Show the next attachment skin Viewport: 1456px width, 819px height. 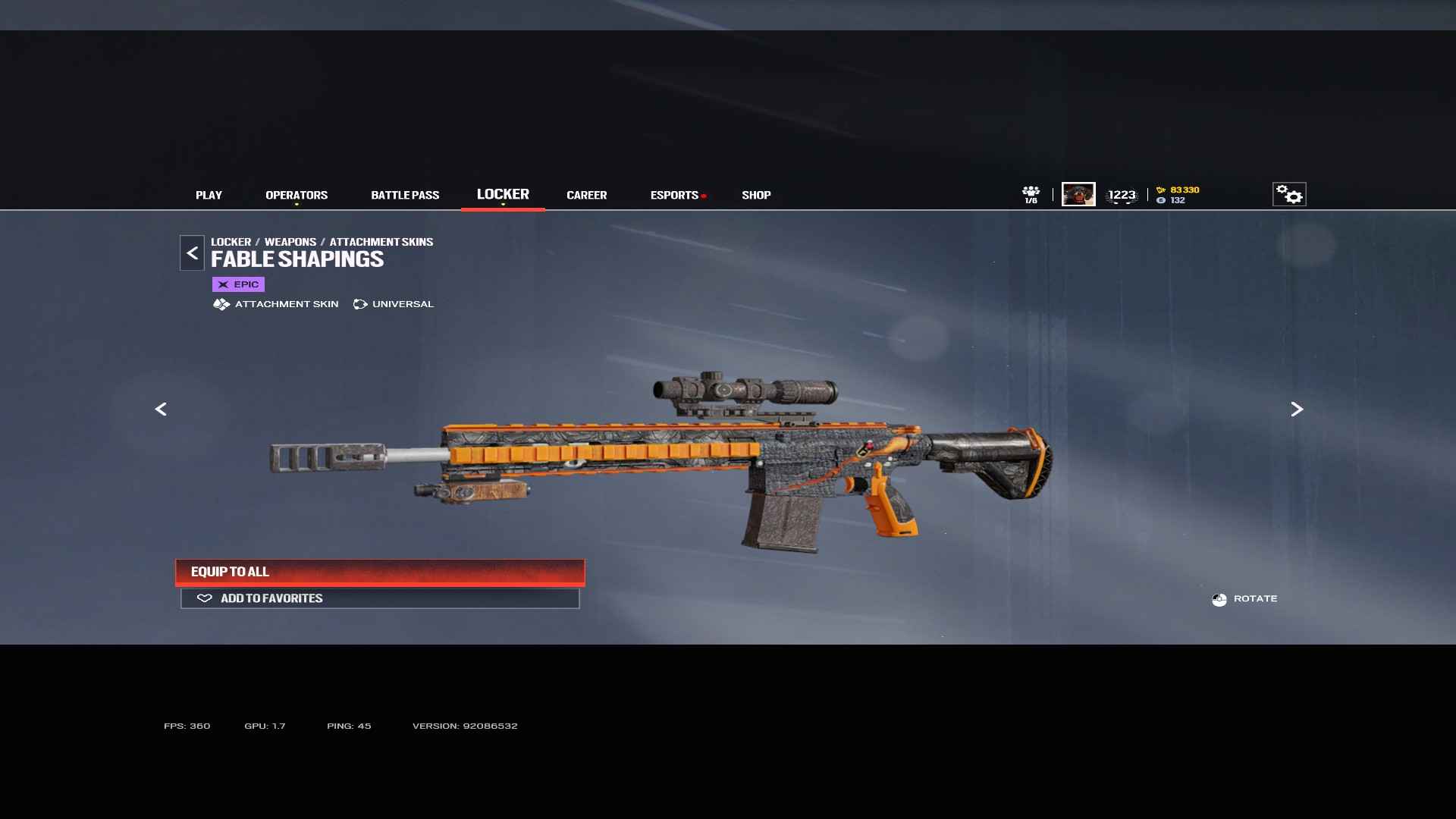[x=1297, y=409]
